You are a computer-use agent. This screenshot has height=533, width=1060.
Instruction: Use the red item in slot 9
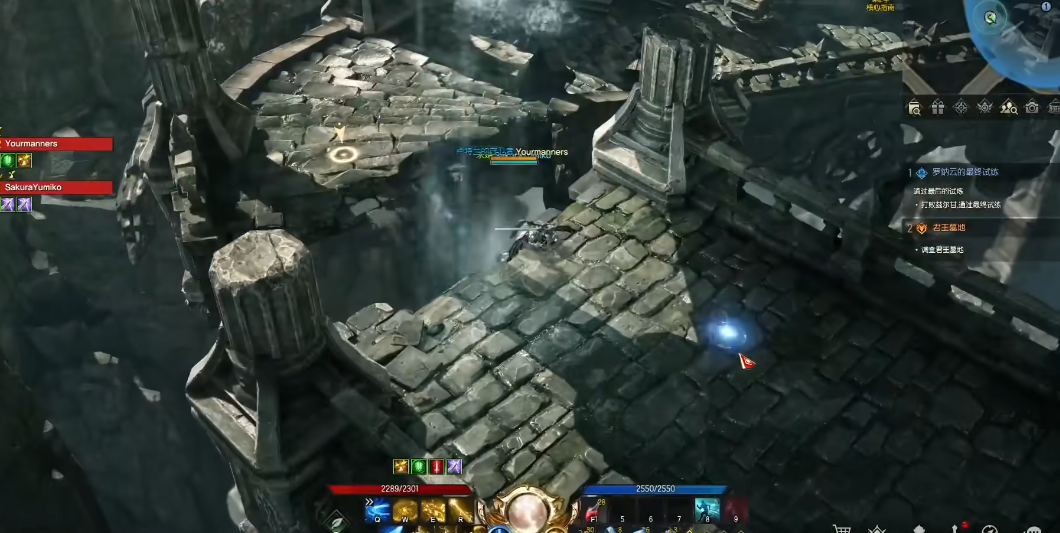[x=736, y=510]
